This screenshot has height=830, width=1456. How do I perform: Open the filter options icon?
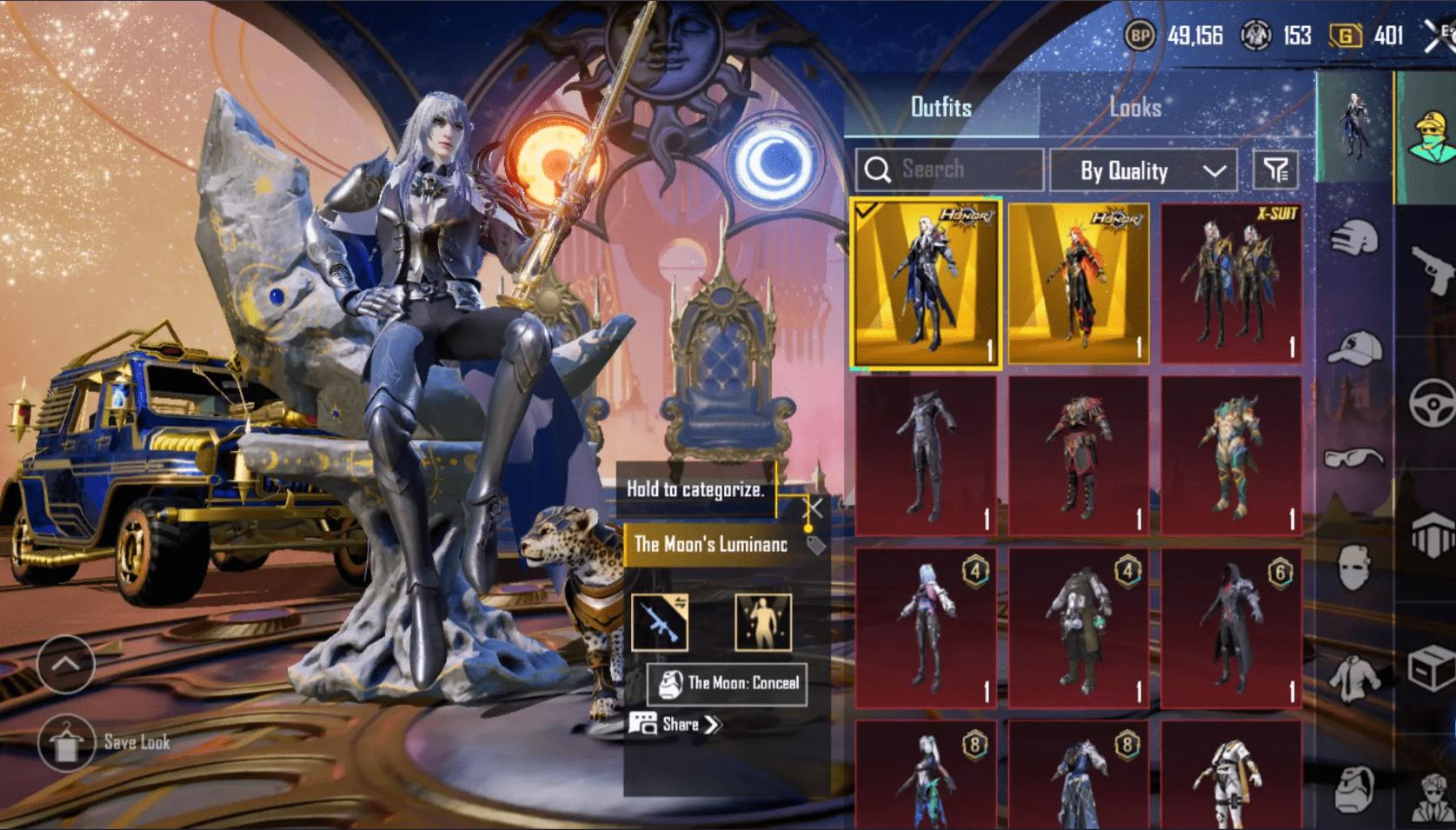1272,170
